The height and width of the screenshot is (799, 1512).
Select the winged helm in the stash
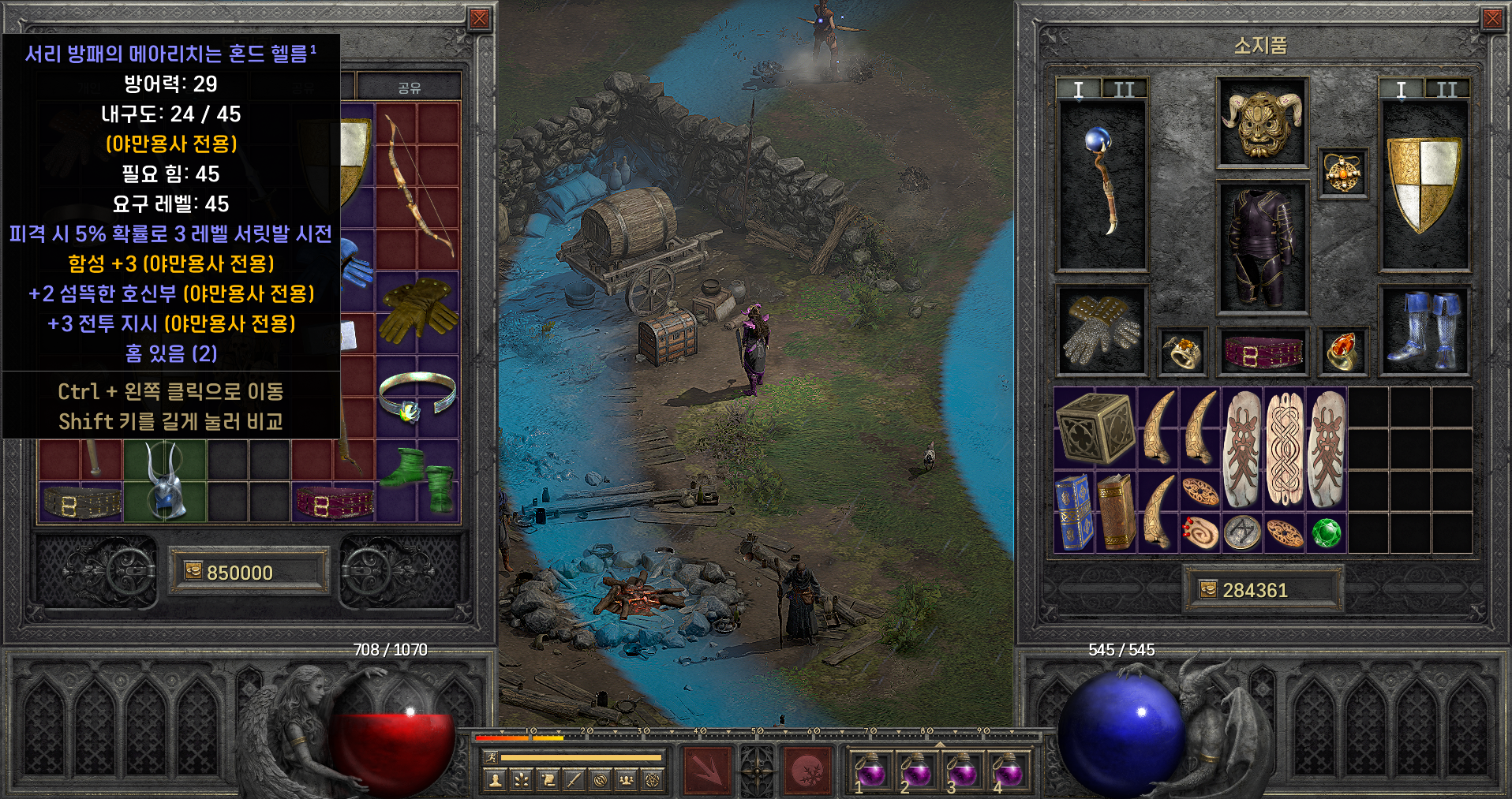165,480
